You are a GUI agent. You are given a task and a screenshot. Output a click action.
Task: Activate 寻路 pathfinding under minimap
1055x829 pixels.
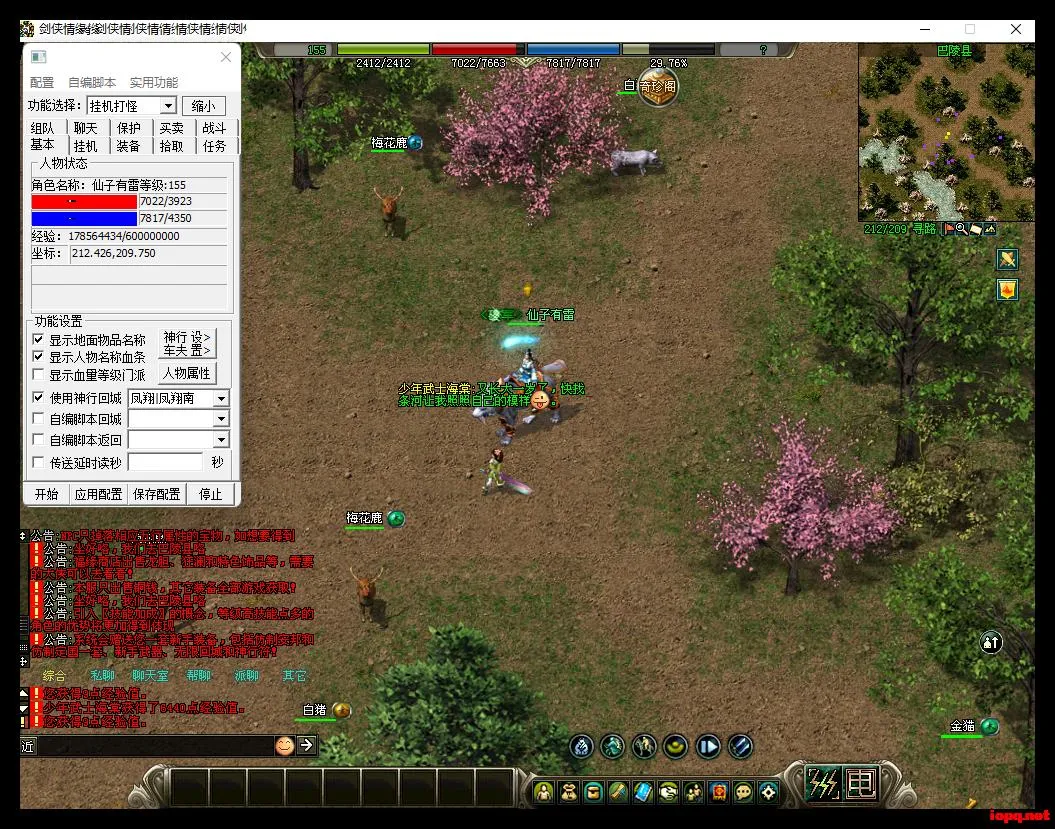923,229
